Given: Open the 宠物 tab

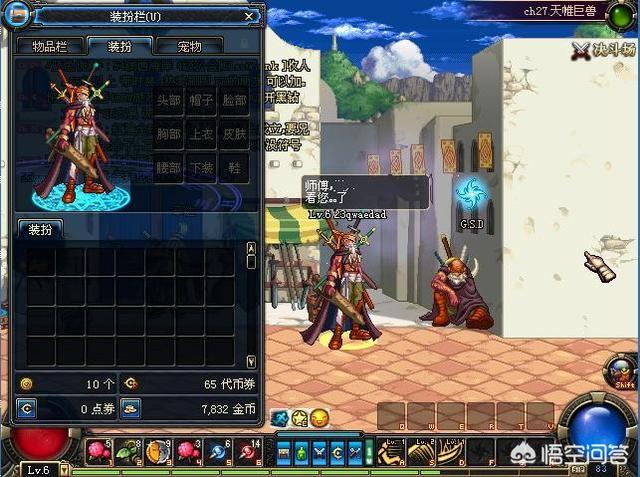Looking at the screenshot, I should [x=189, y=46].
